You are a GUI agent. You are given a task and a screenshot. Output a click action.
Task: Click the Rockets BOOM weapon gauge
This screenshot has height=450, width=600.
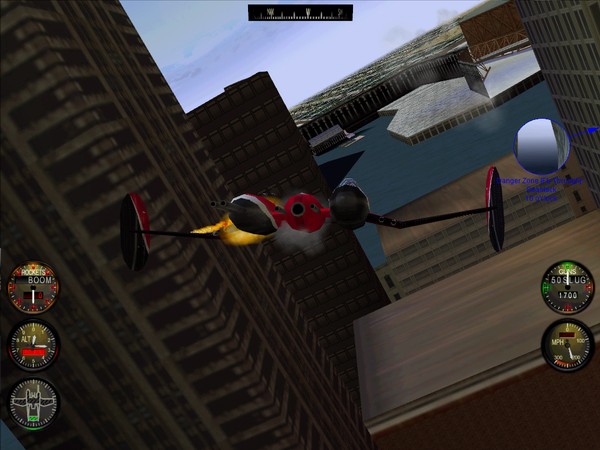coord(33,288)
